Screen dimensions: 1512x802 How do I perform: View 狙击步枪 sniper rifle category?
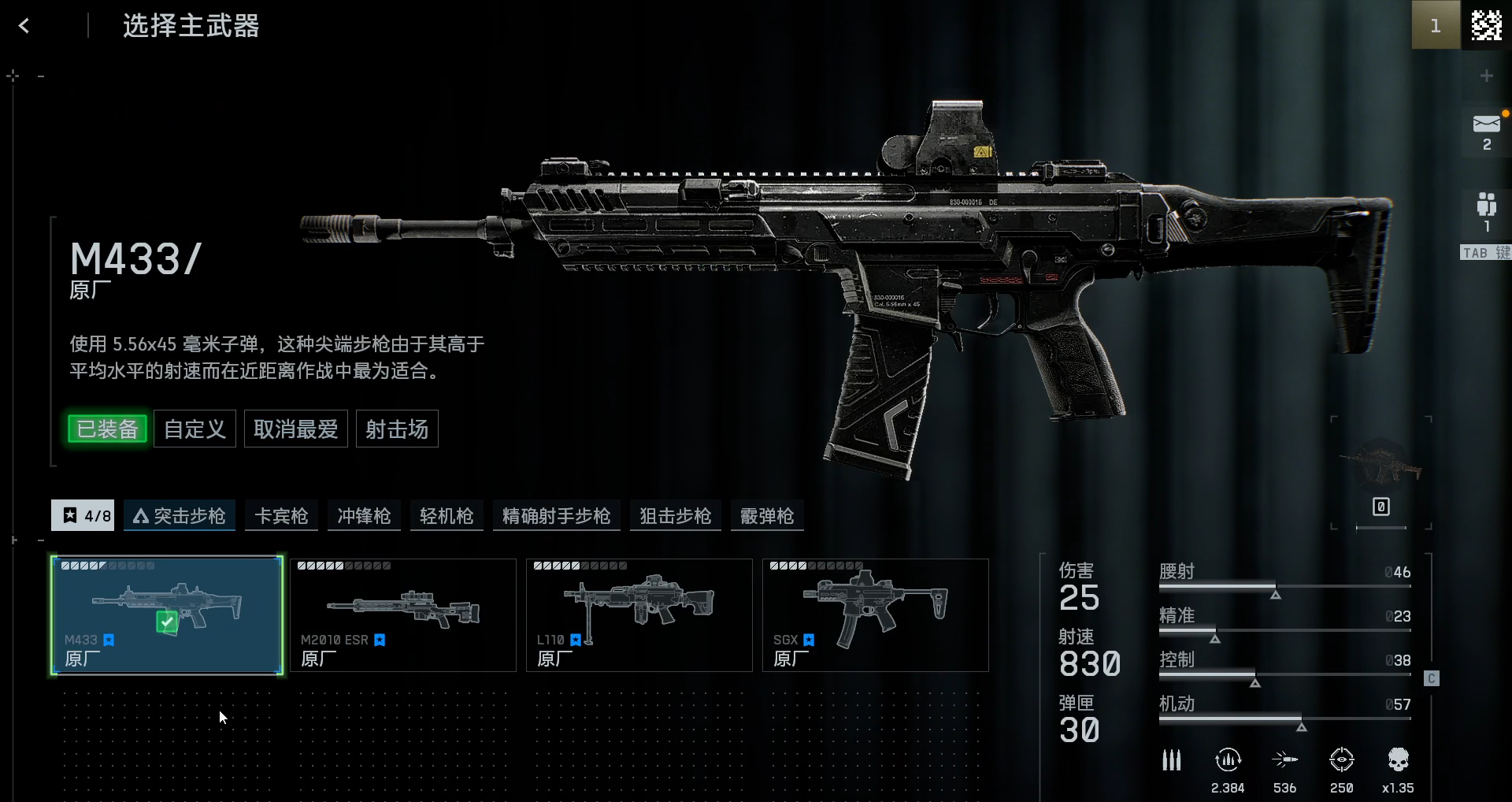tap(675, 516)
